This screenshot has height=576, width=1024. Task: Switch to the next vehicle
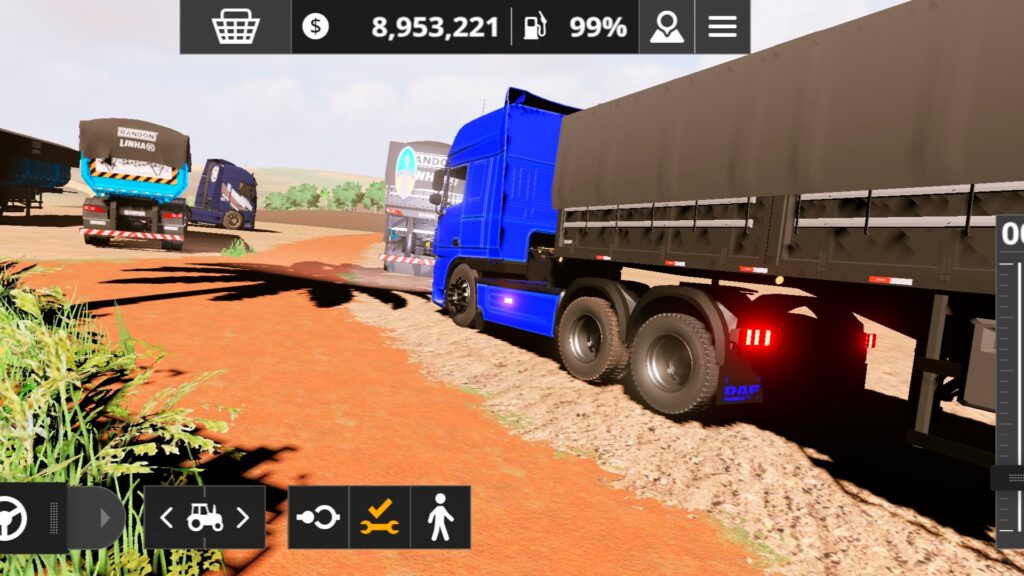click(242, 517)
